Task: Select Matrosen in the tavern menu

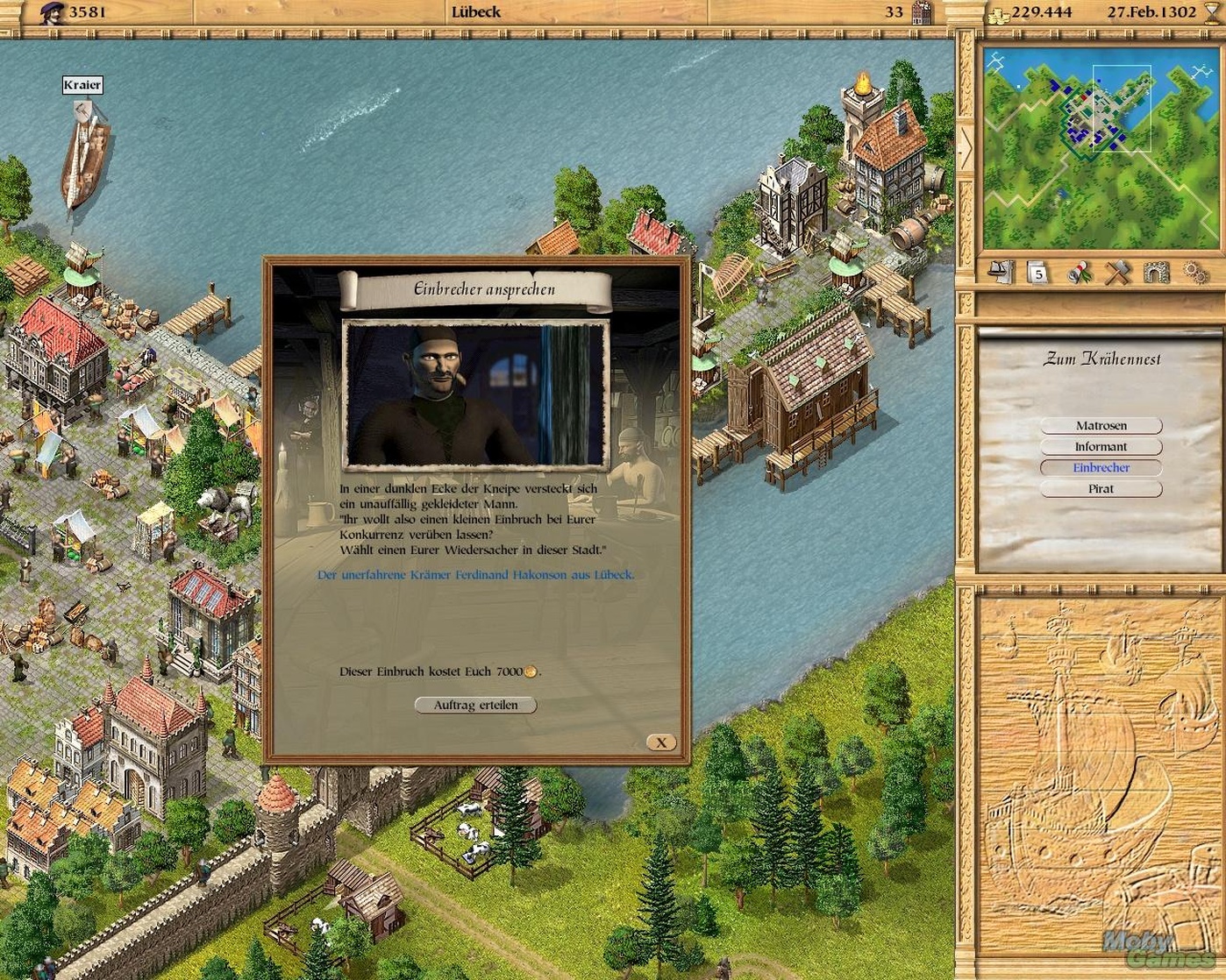Action: click(1101, 426)
